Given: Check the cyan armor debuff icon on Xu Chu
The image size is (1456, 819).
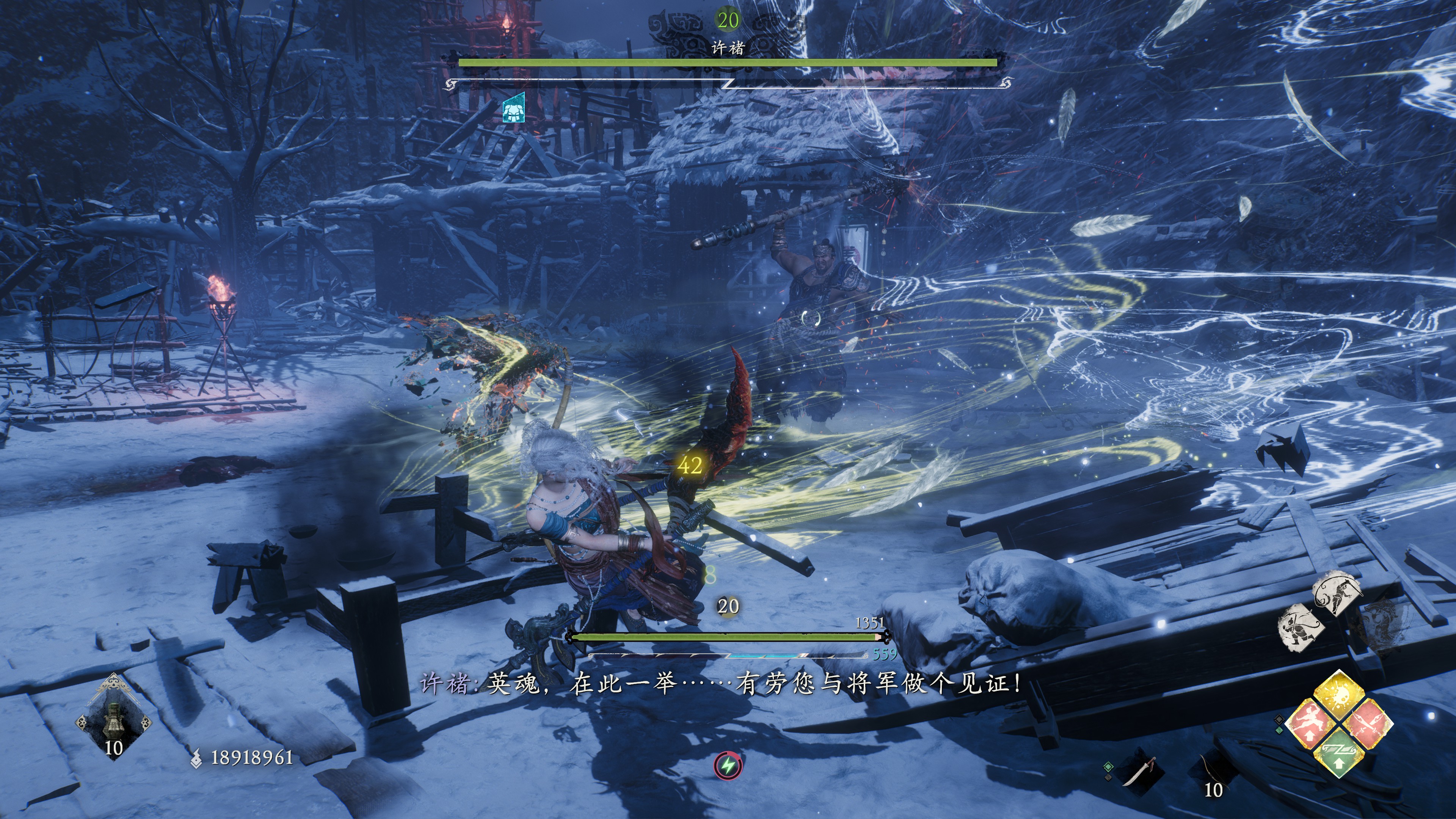Looking at the screenshot, I should [x=514, y=108].
